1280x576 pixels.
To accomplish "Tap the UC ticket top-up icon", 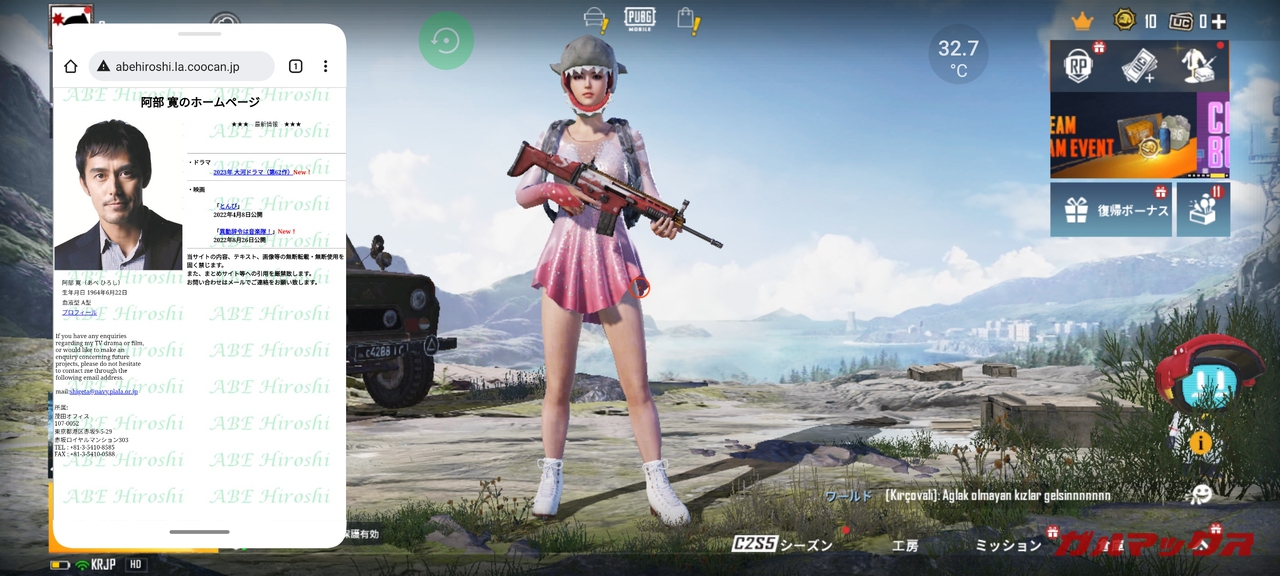I will click(x=1138, y=66).
